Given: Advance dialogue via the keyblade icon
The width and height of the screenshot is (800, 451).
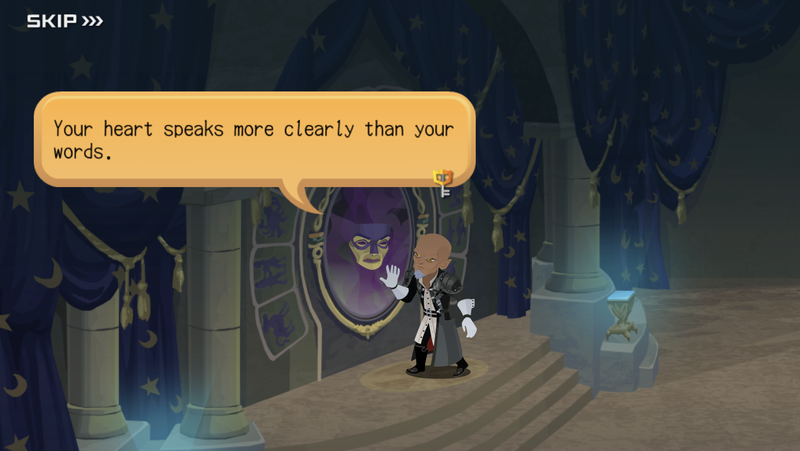Looking at the screenshot, I should coord(442,180).
